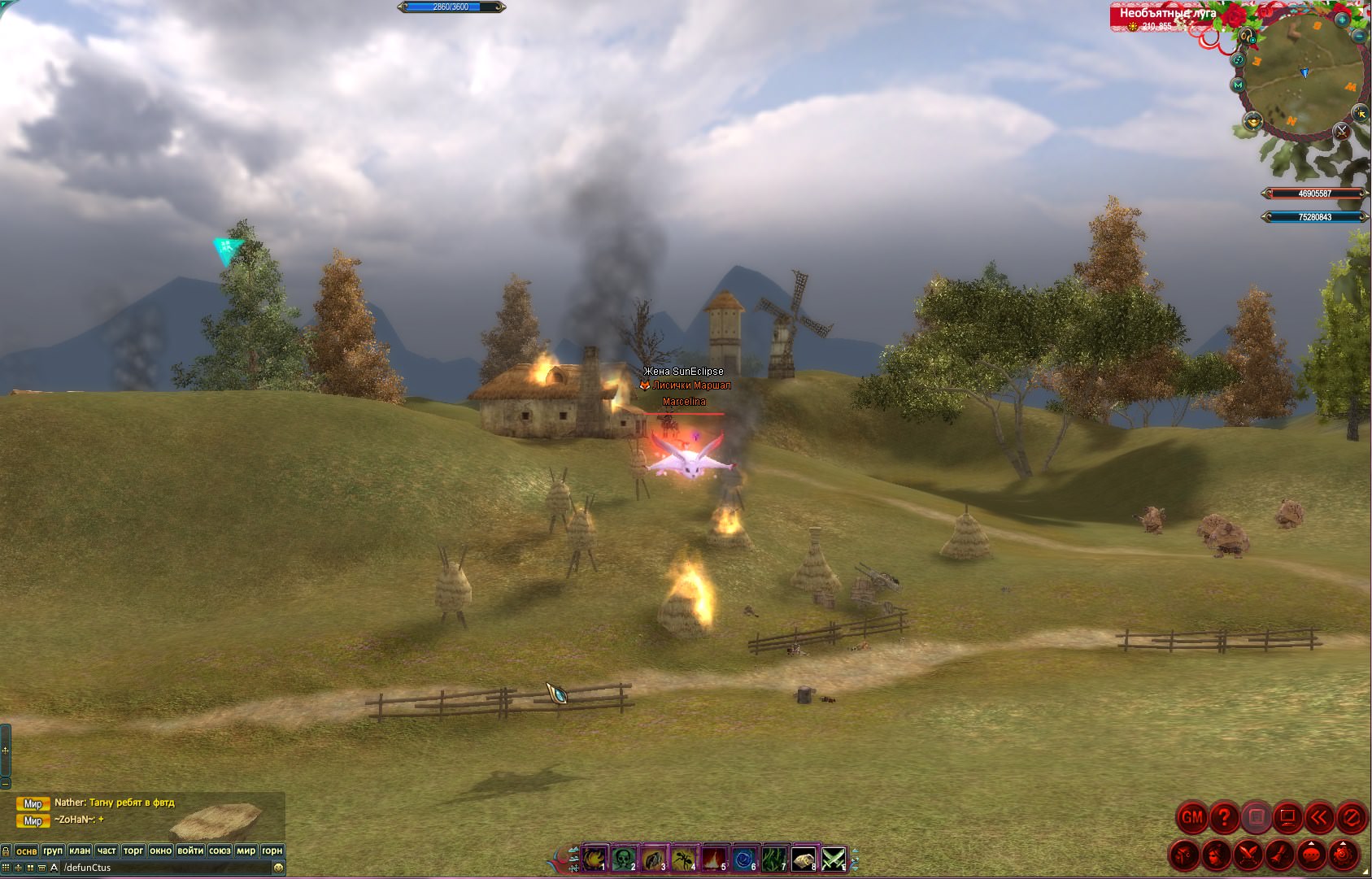Use the green skull skill
The height and width of the screenshot is (879, 1372).
(624, 859)
